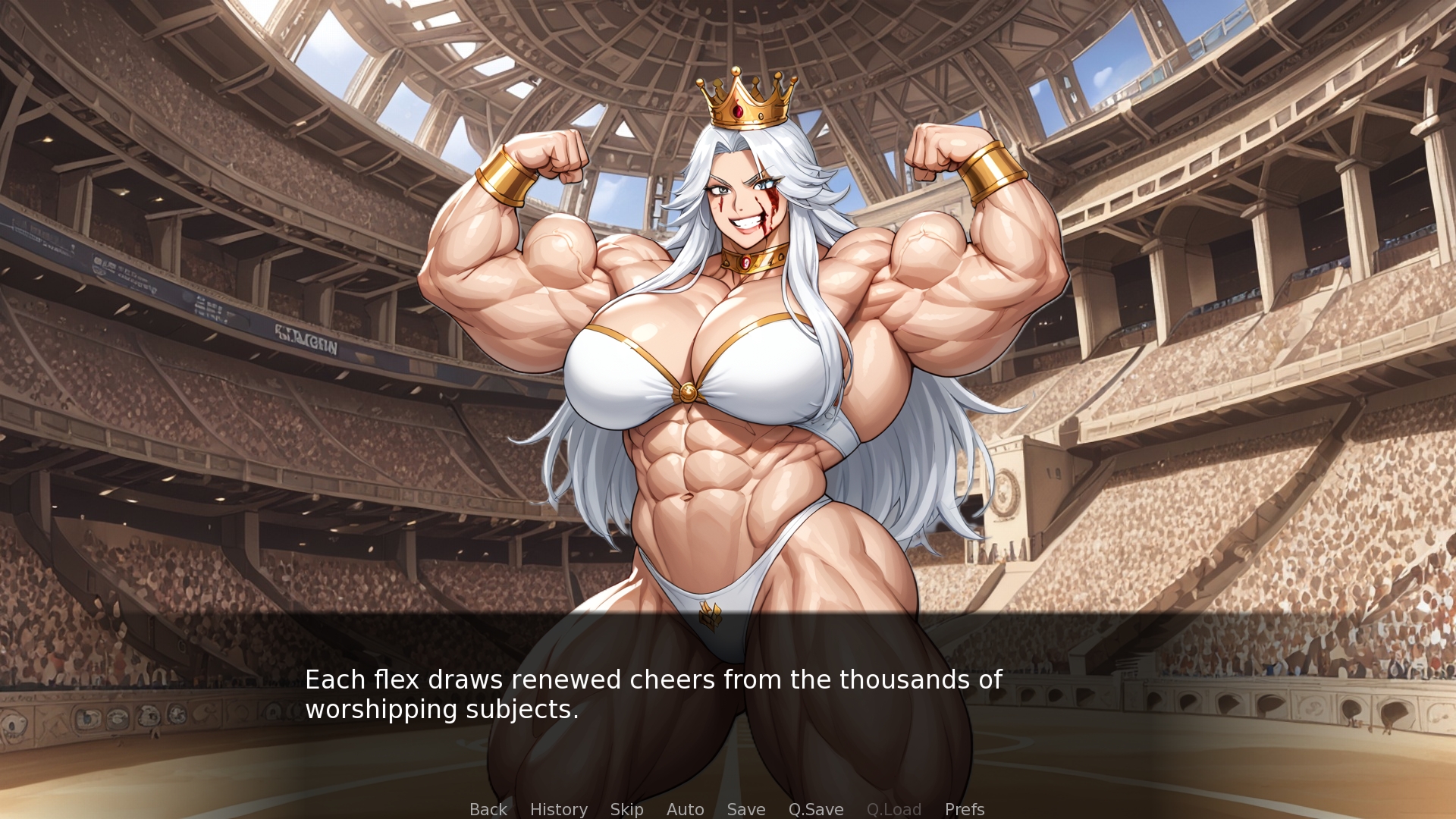Viewport: 1456px width, 819px height.
Task: Click the narration text about worshipping subjects
Action: coord(652,695)
